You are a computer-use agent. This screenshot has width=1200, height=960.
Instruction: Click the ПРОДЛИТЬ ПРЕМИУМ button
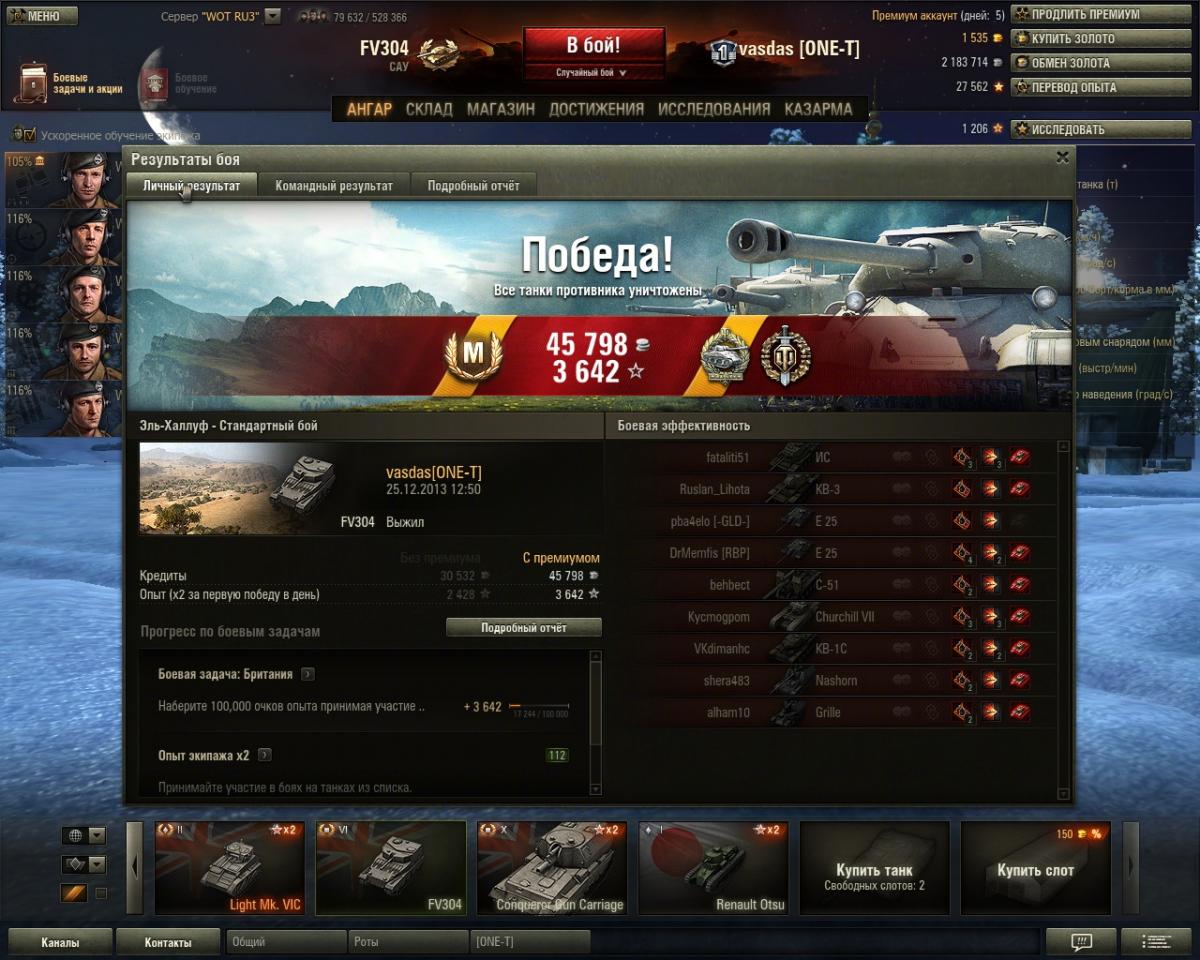click(x=1085, y=15)
